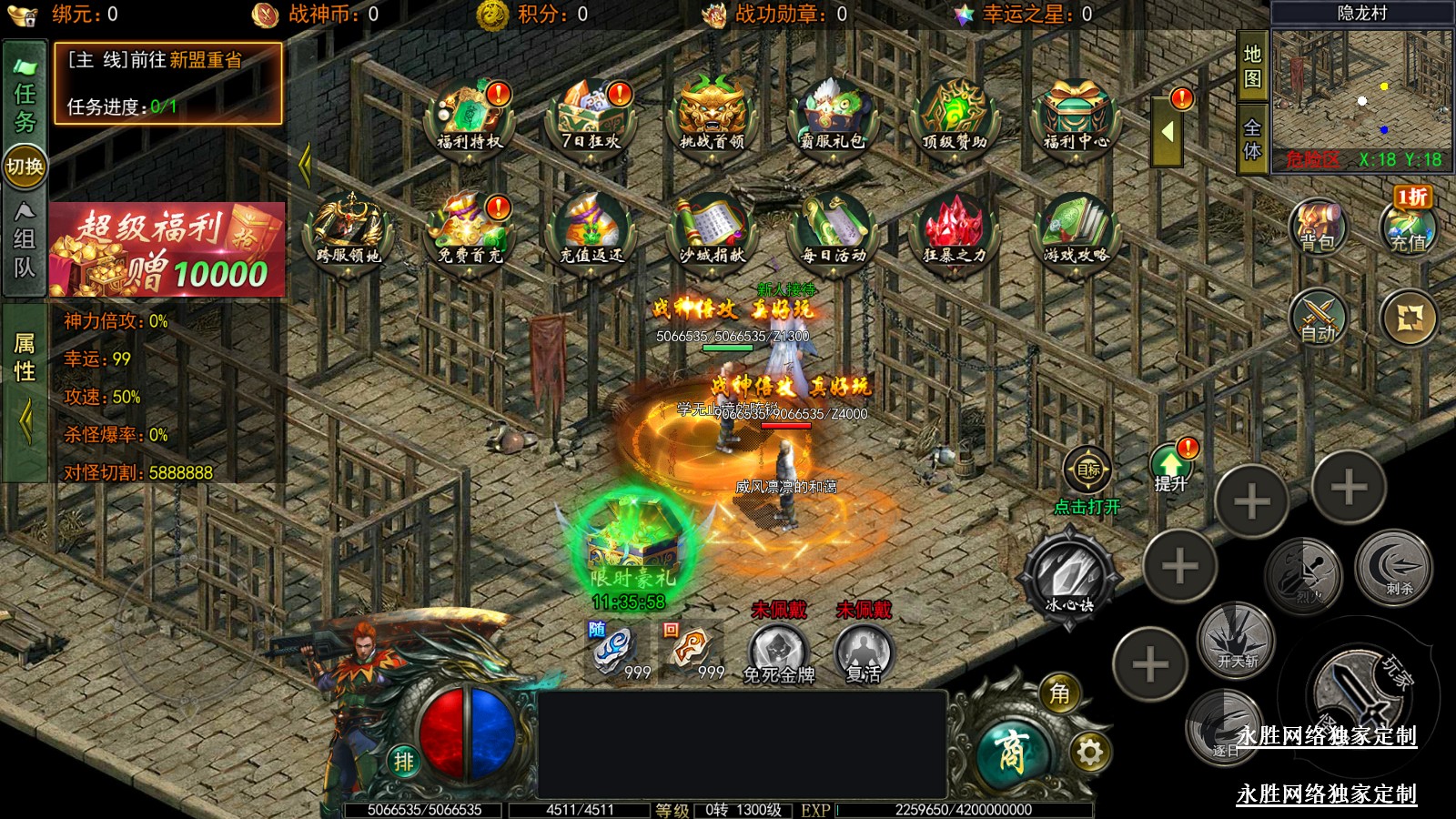This screenshot has width=1456, height=819.
Task: Toggle 自动 auto-combat crossed swords button
Action: click(1317, 318)
